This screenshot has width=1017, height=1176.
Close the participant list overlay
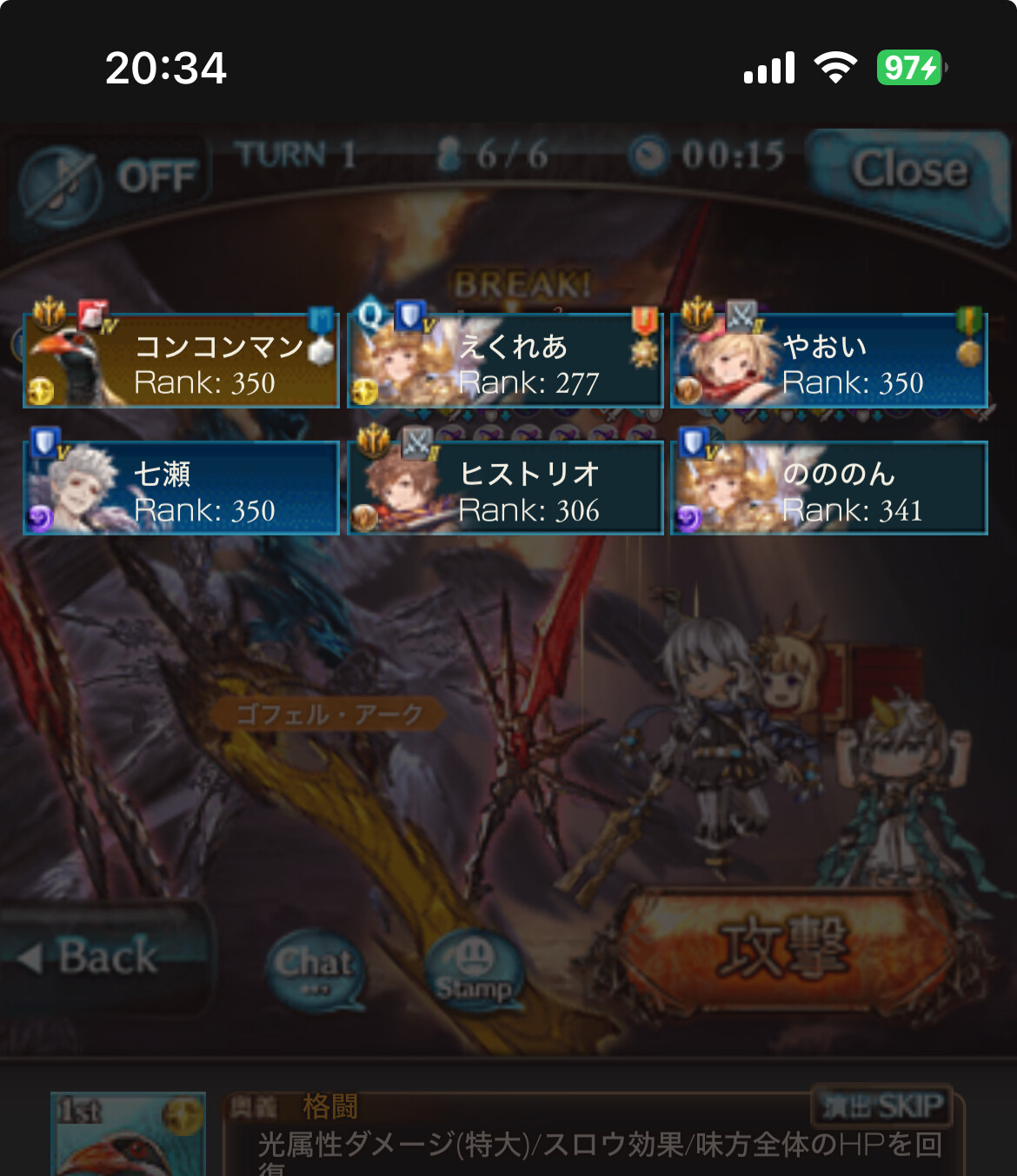908,170
